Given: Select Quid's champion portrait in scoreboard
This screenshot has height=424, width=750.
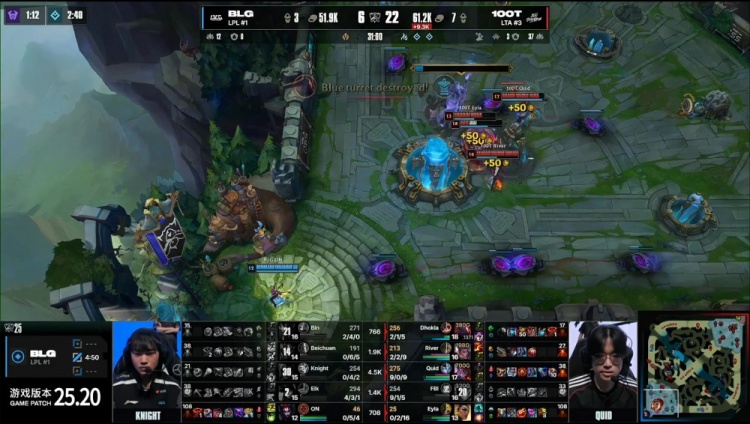Looking at the screenshot, I should pyautogui.click(x=462, y=371).
